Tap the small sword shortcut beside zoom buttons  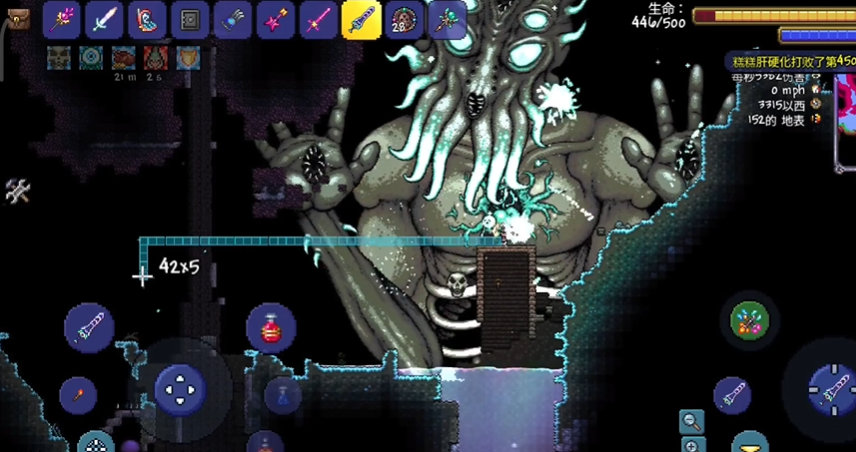click(x=732, y=396)
